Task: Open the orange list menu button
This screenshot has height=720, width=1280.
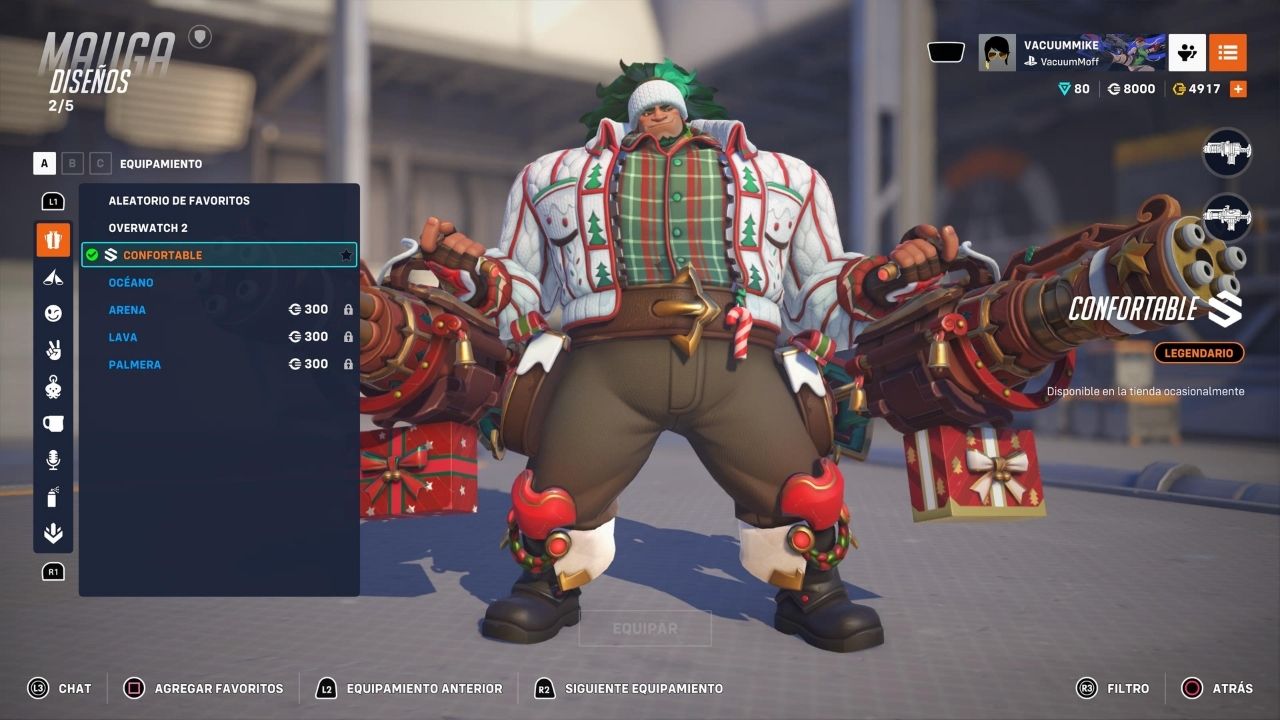Action: 1227,52
